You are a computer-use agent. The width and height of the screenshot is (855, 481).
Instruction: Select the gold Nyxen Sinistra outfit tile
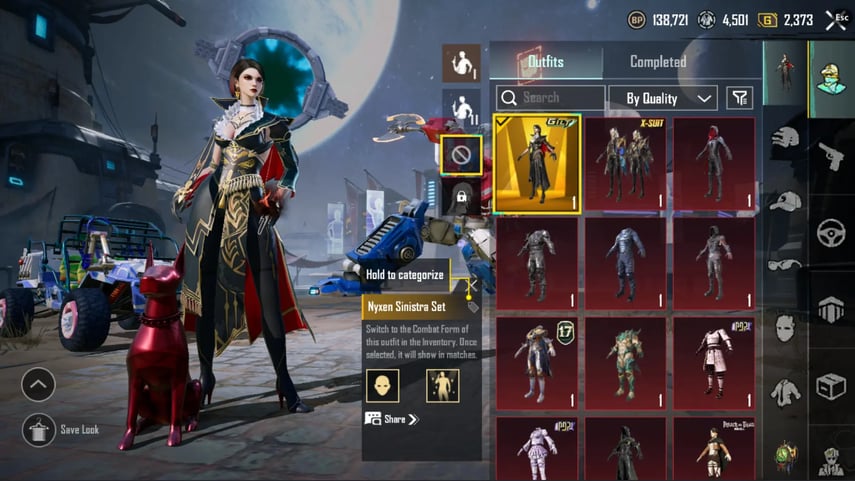tap(537, 164)
